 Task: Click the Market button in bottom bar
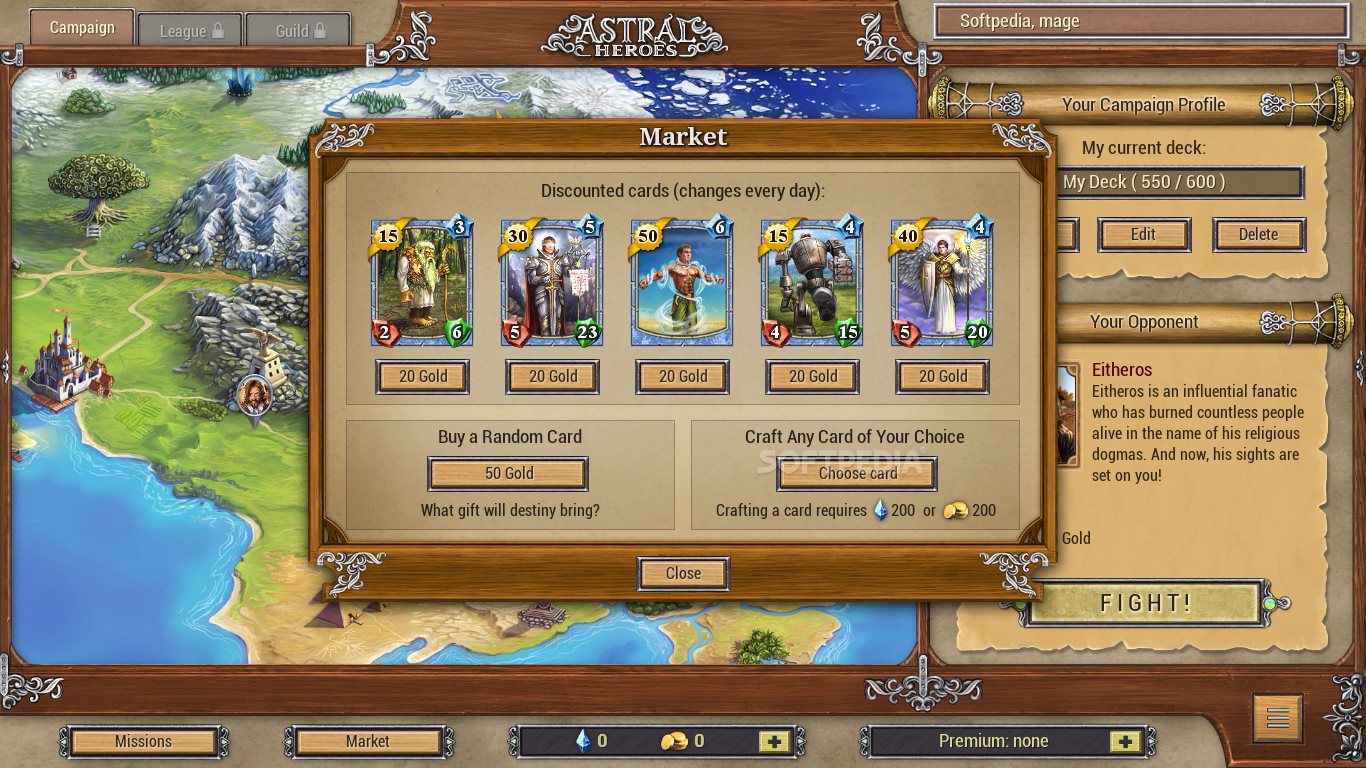(368, 742)
